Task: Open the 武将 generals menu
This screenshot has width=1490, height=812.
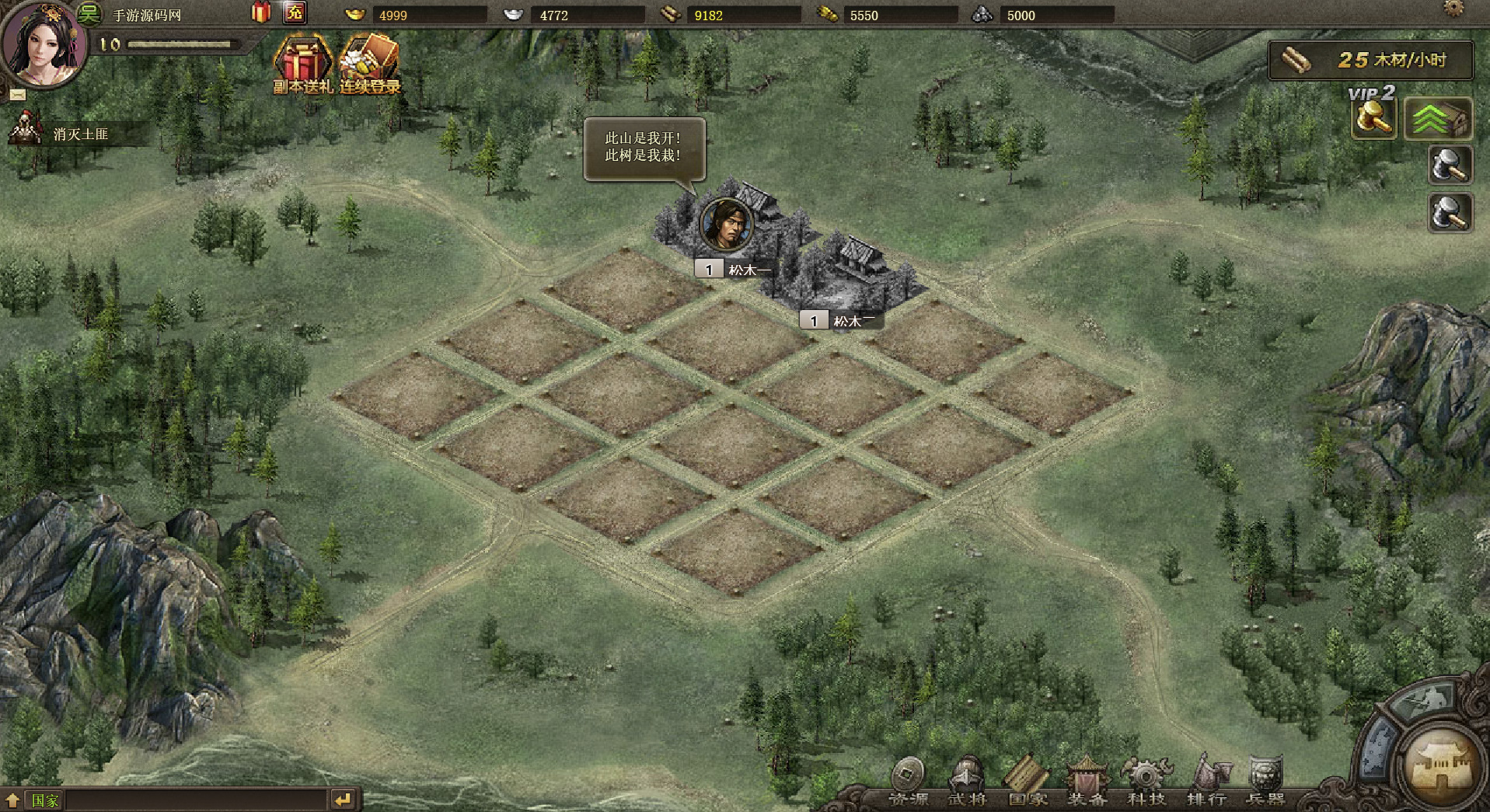Action: [967, 781]
